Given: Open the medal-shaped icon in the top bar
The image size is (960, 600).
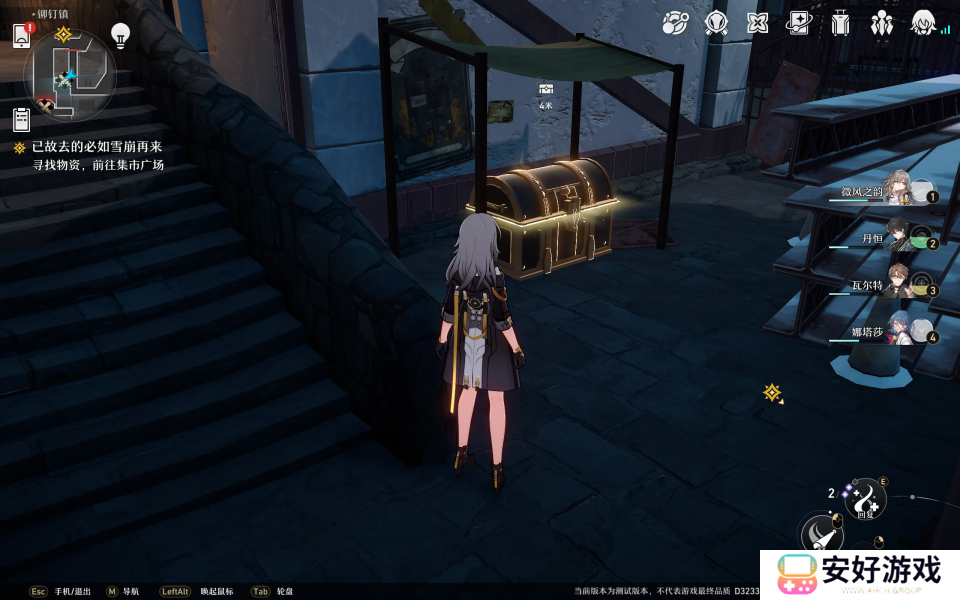Looking at the screenshot, I should tap(716, 22).
